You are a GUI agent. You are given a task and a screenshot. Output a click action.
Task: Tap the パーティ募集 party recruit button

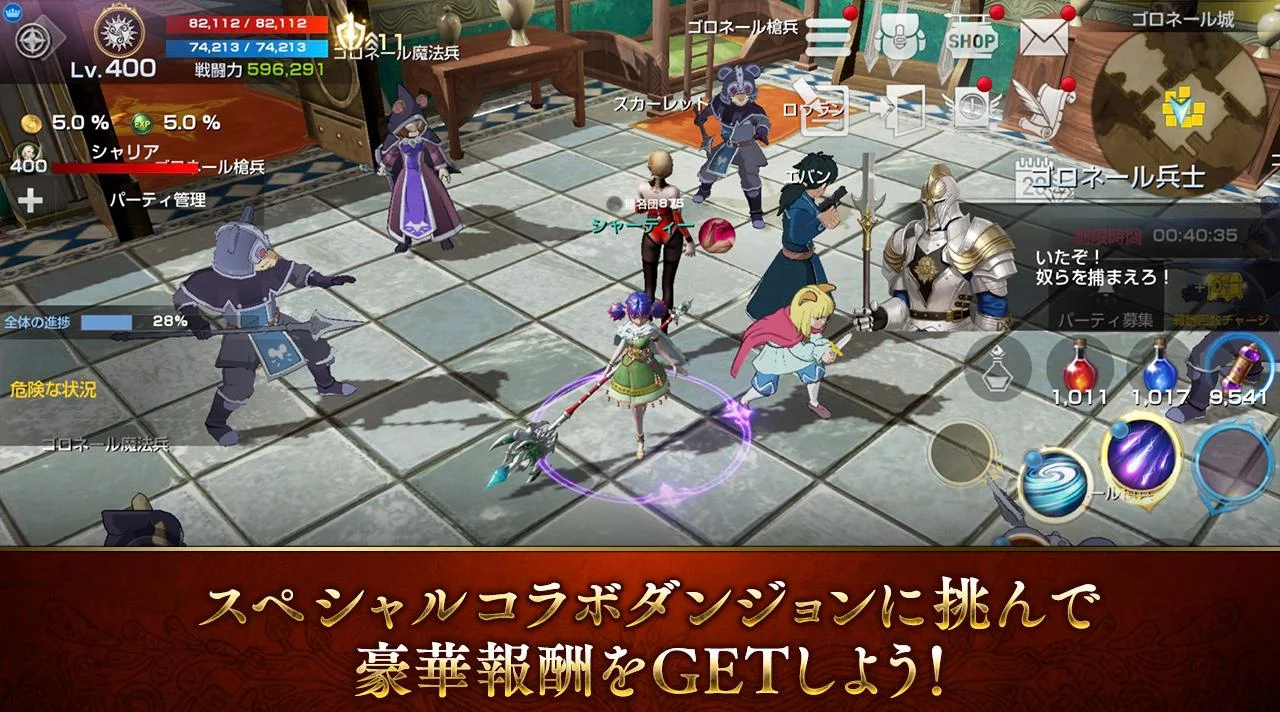tap(1106, 321)
